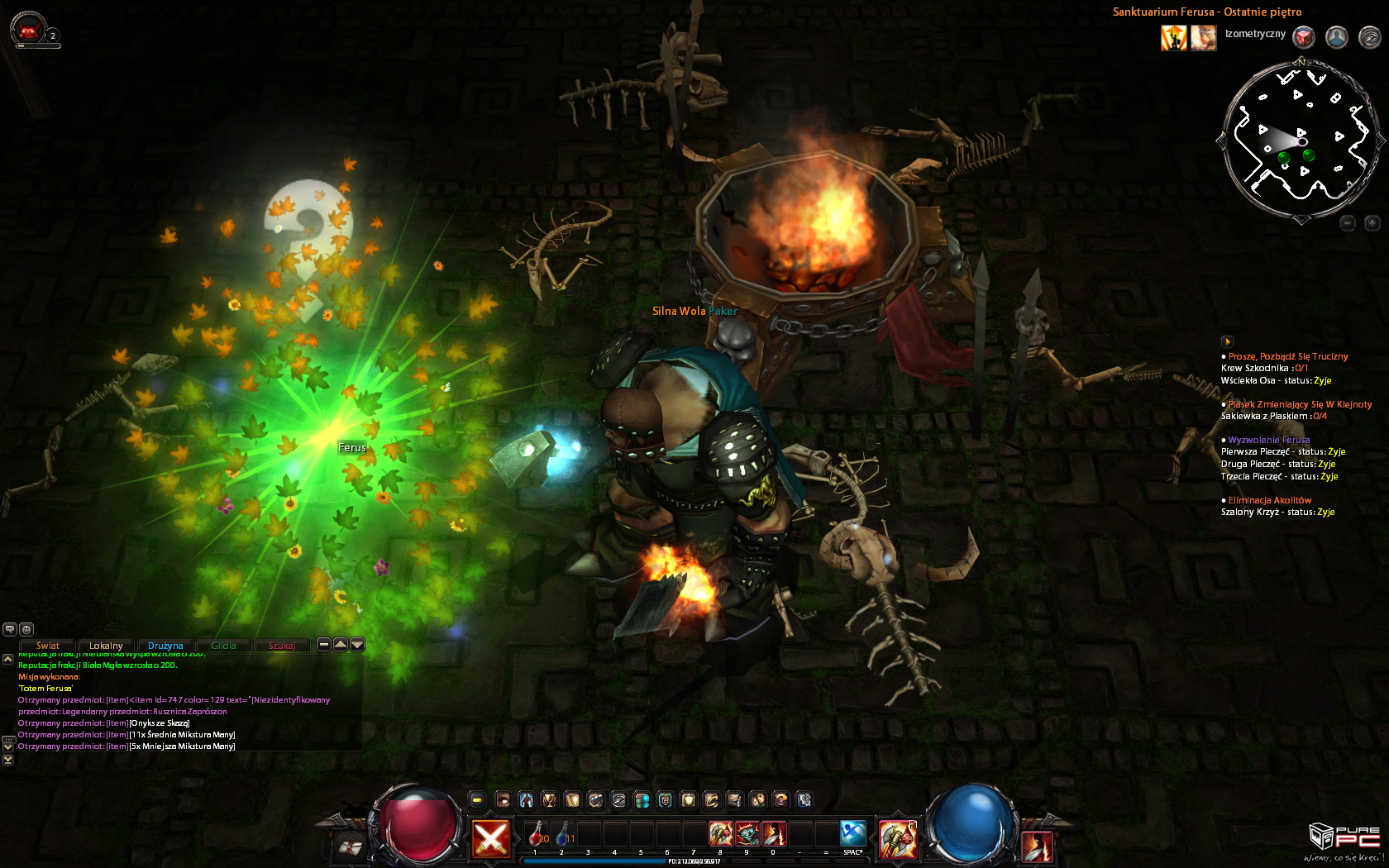
Task: Select the Wyzwolenie Ferusa quest entry
Action: [x=1268, y=440]
